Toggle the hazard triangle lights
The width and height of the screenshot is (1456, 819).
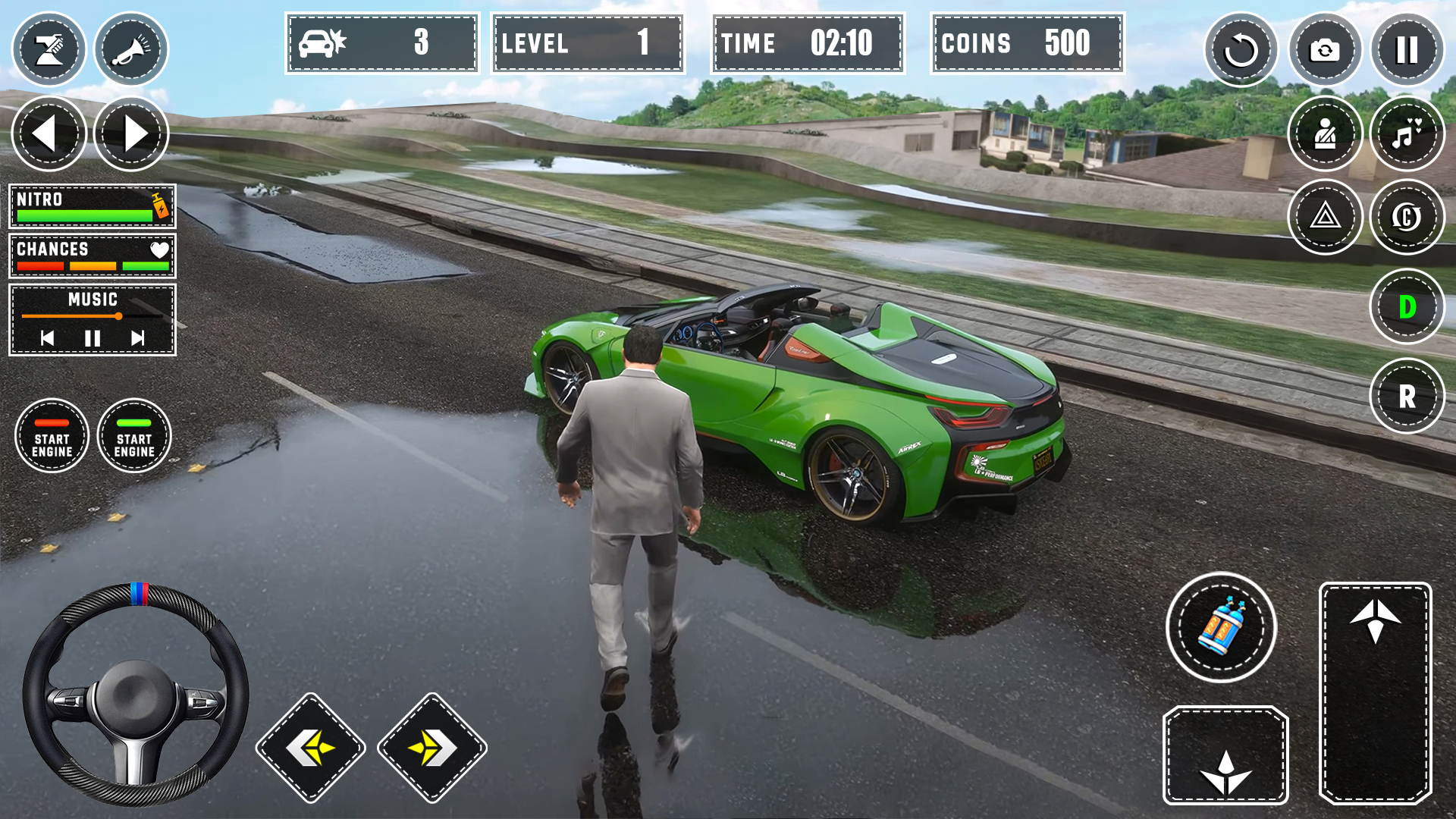point(1325,217)
